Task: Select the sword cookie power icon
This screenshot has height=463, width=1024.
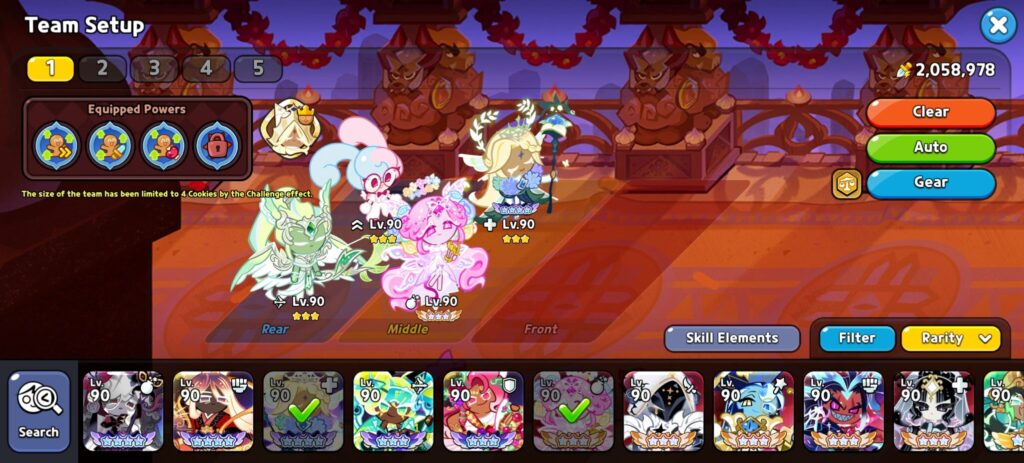Action: pos(110,146)
